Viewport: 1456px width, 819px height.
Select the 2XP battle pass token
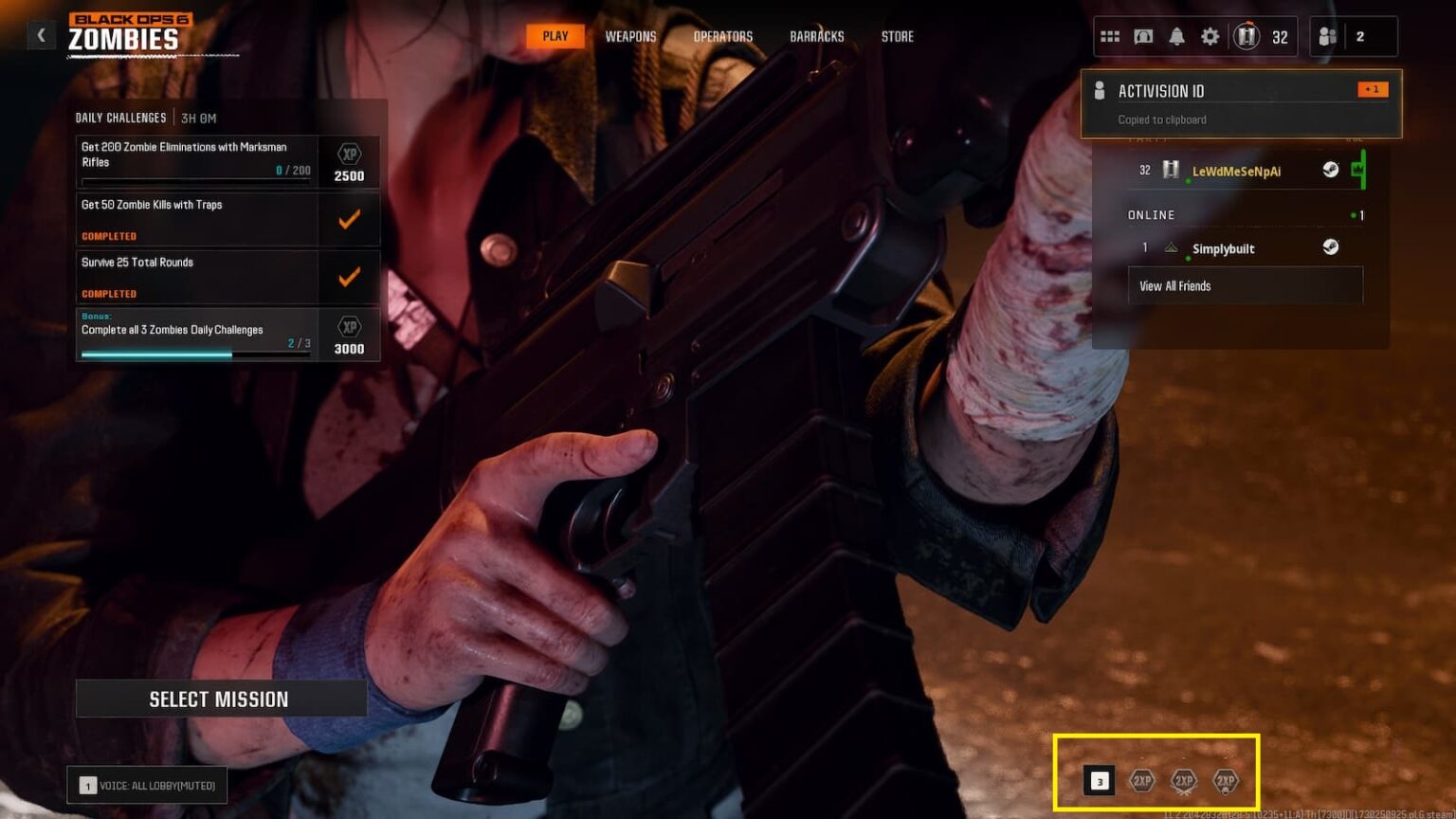coord(1225,781)
